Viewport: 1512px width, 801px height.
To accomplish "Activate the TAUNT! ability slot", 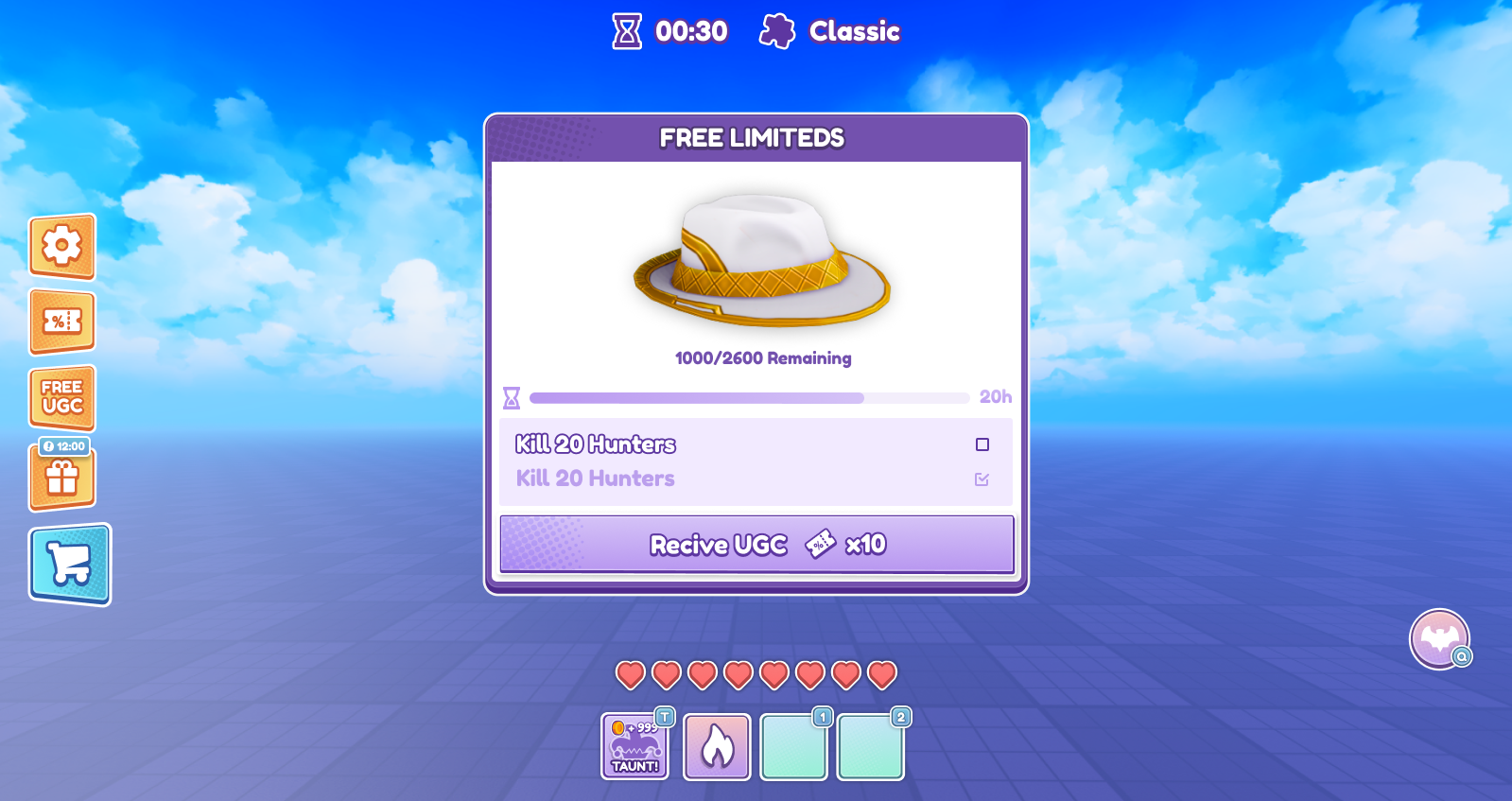I will 635,747.
